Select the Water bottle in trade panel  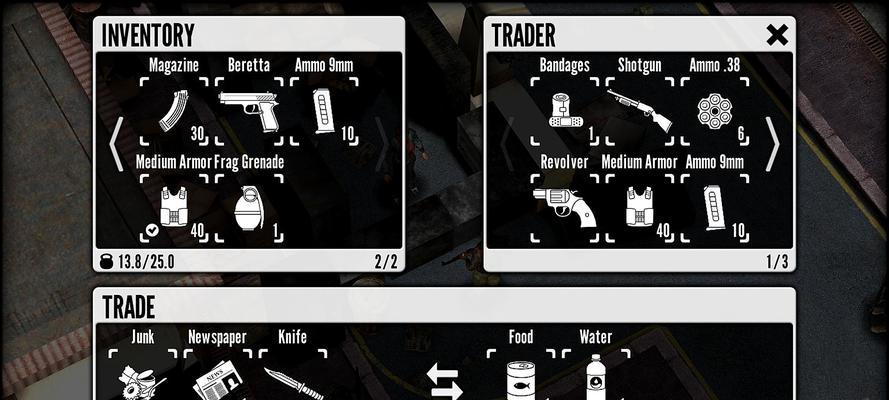point(595,378)
